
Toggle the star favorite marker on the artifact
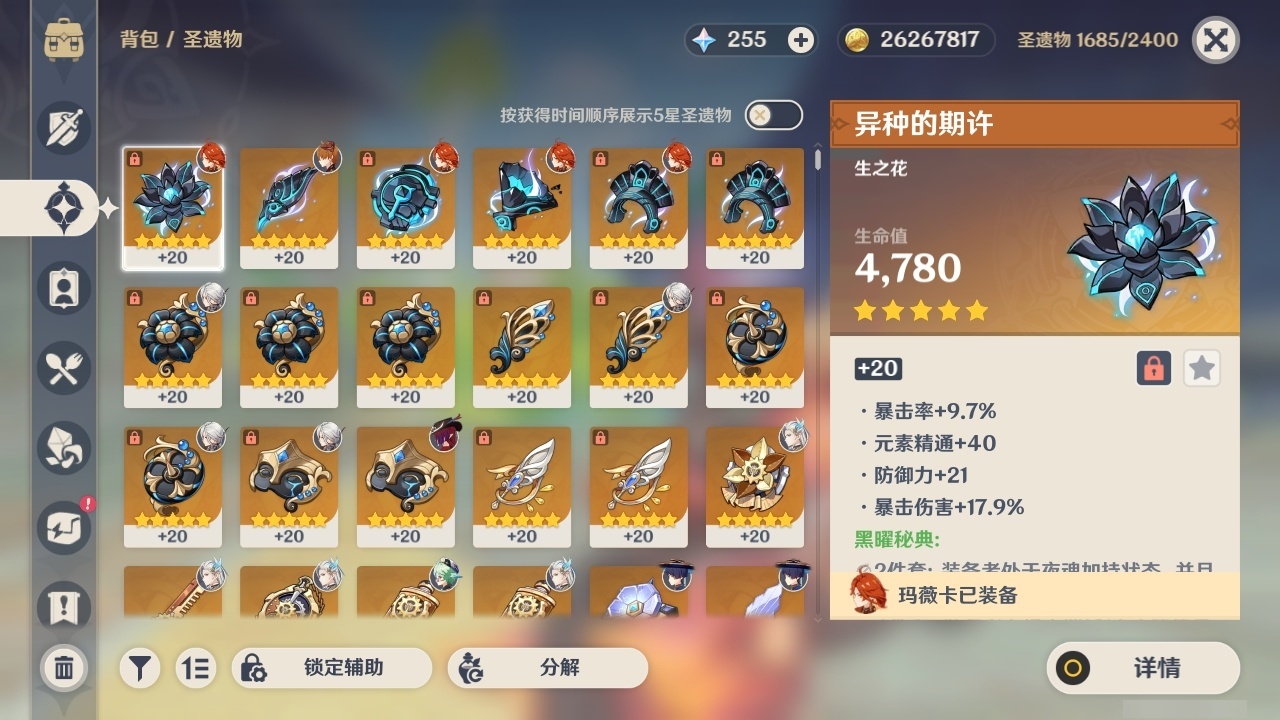[x=1201, y=368]
